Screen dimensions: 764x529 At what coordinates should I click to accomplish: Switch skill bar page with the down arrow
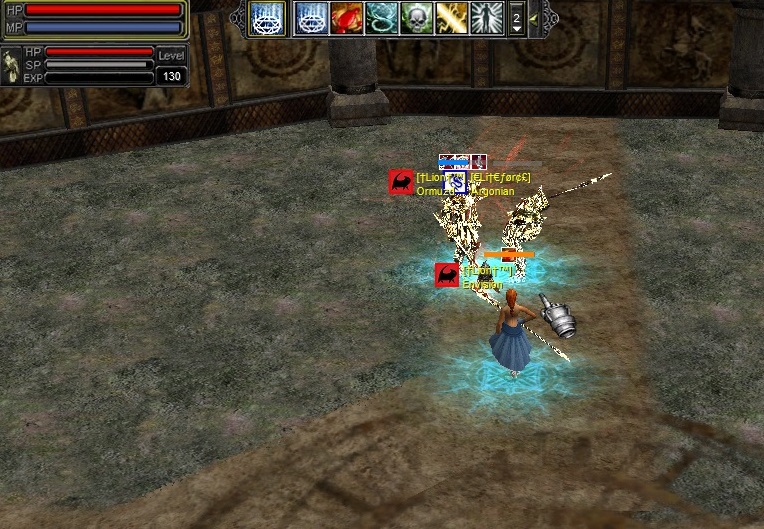[x=516, y=29]
